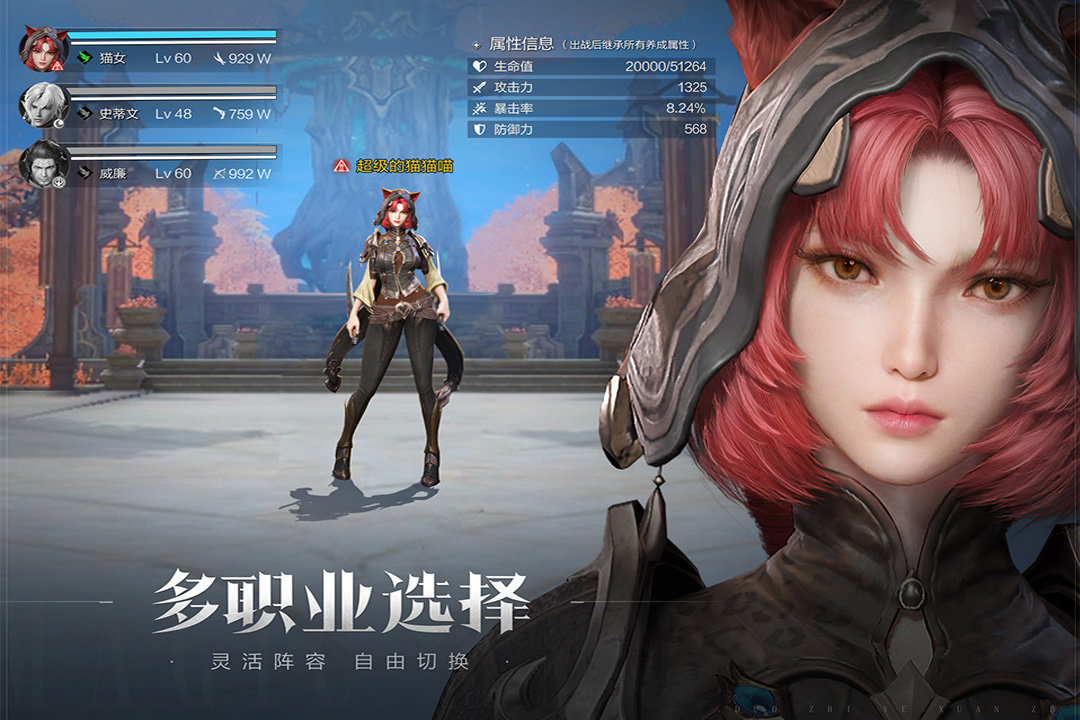
Task: Choose the 威廉 character portrait
Action: point(43,164)
